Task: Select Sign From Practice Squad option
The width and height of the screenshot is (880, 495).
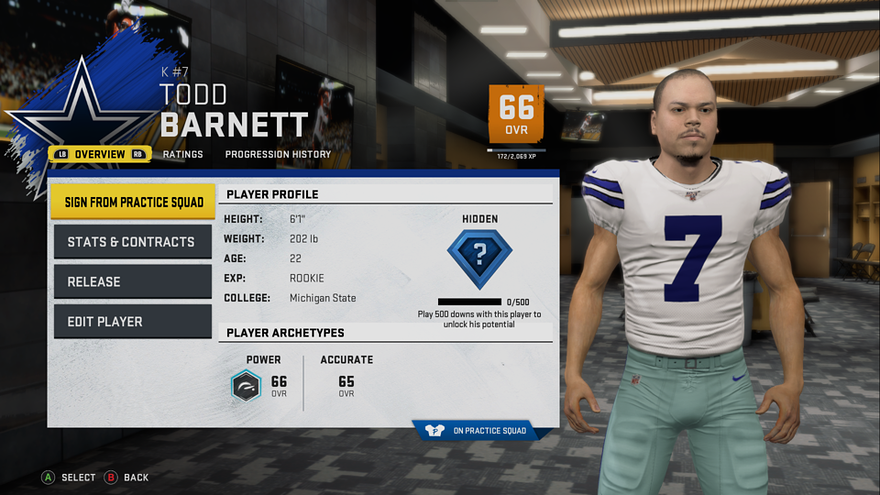Action: [x=133, y=201]
